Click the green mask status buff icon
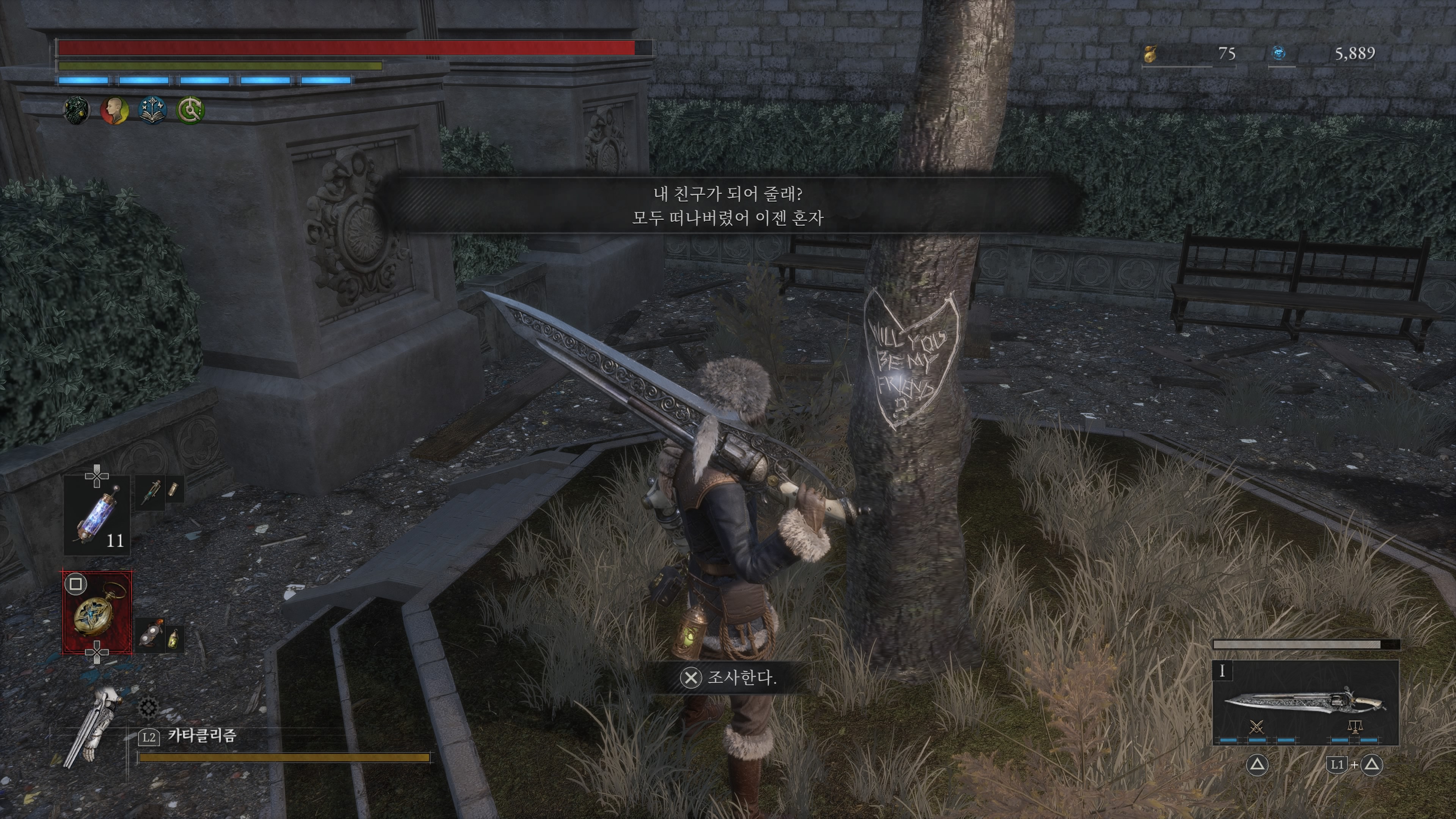This screenshot has height=819, width=1456. pyautogui.click(x=76, y=110)
